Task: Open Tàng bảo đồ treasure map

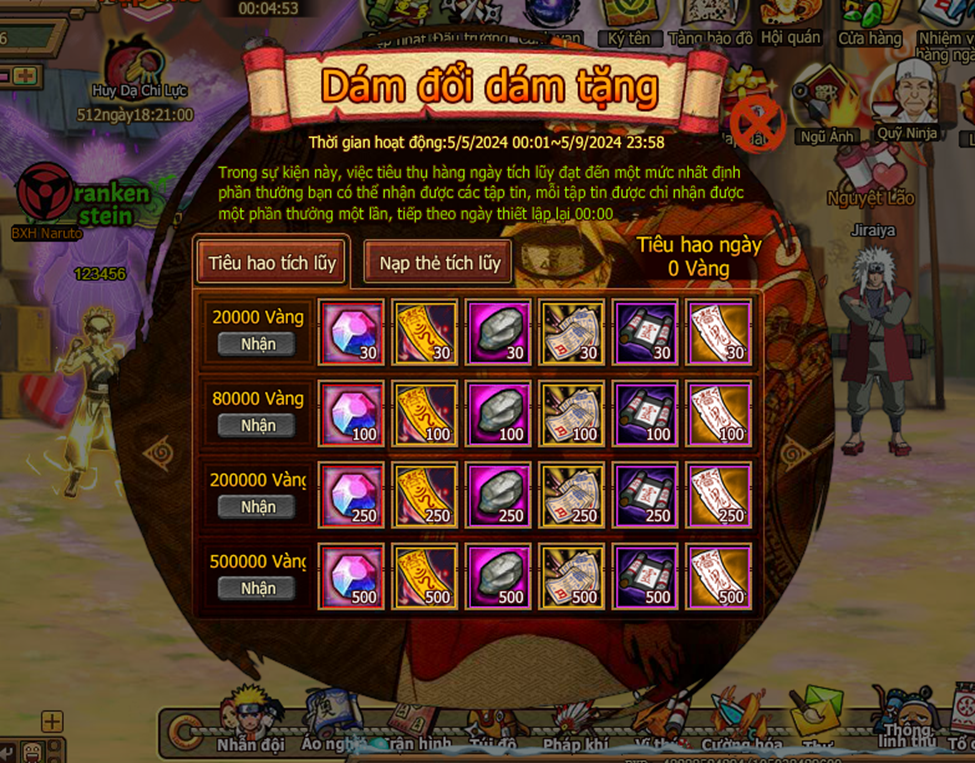Action: click(710, 22)
